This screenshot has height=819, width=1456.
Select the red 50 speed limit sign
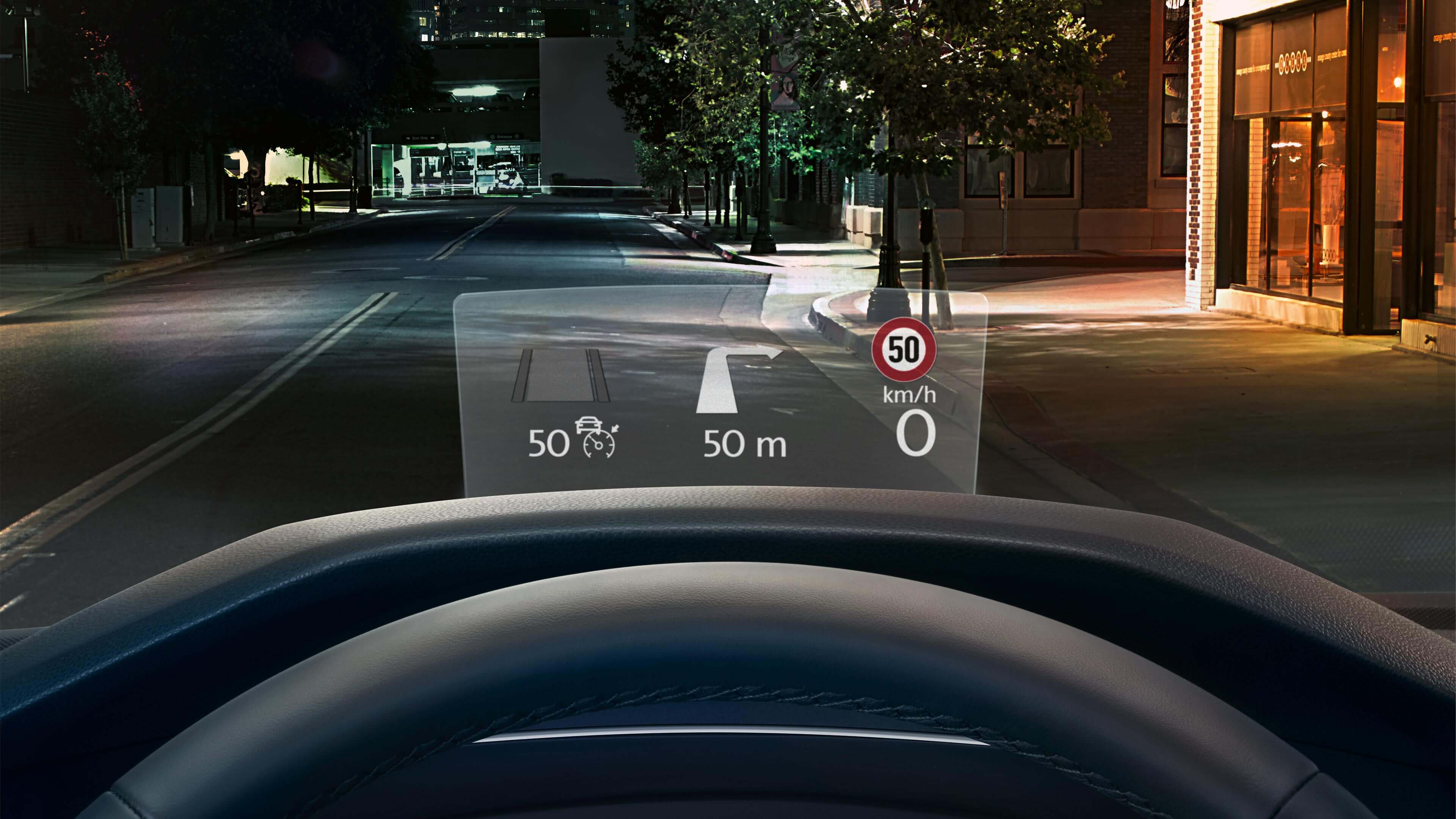903,351
